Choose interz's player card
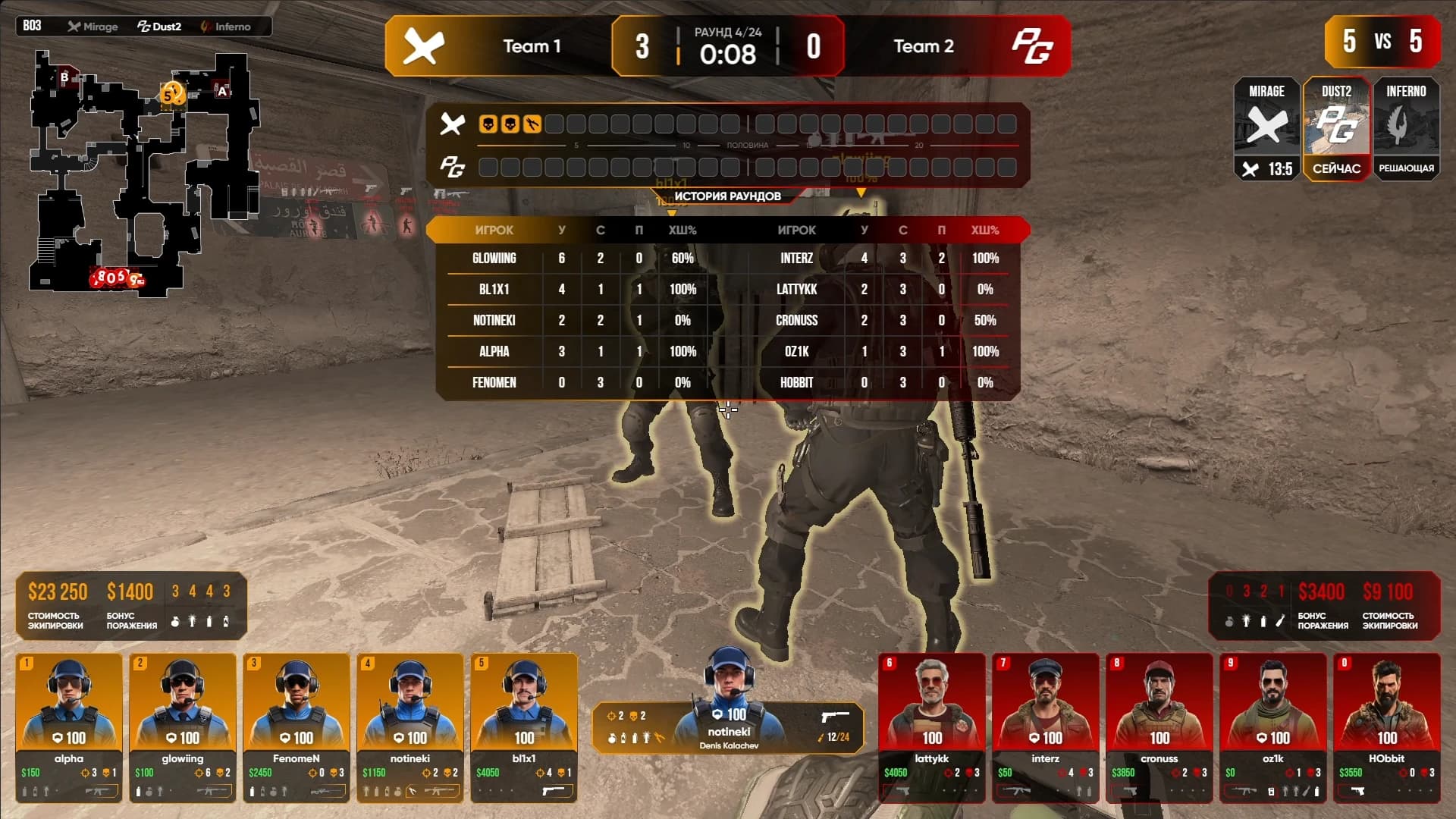The width and height of the screenshot is (1456, 819). (1046, 726)
